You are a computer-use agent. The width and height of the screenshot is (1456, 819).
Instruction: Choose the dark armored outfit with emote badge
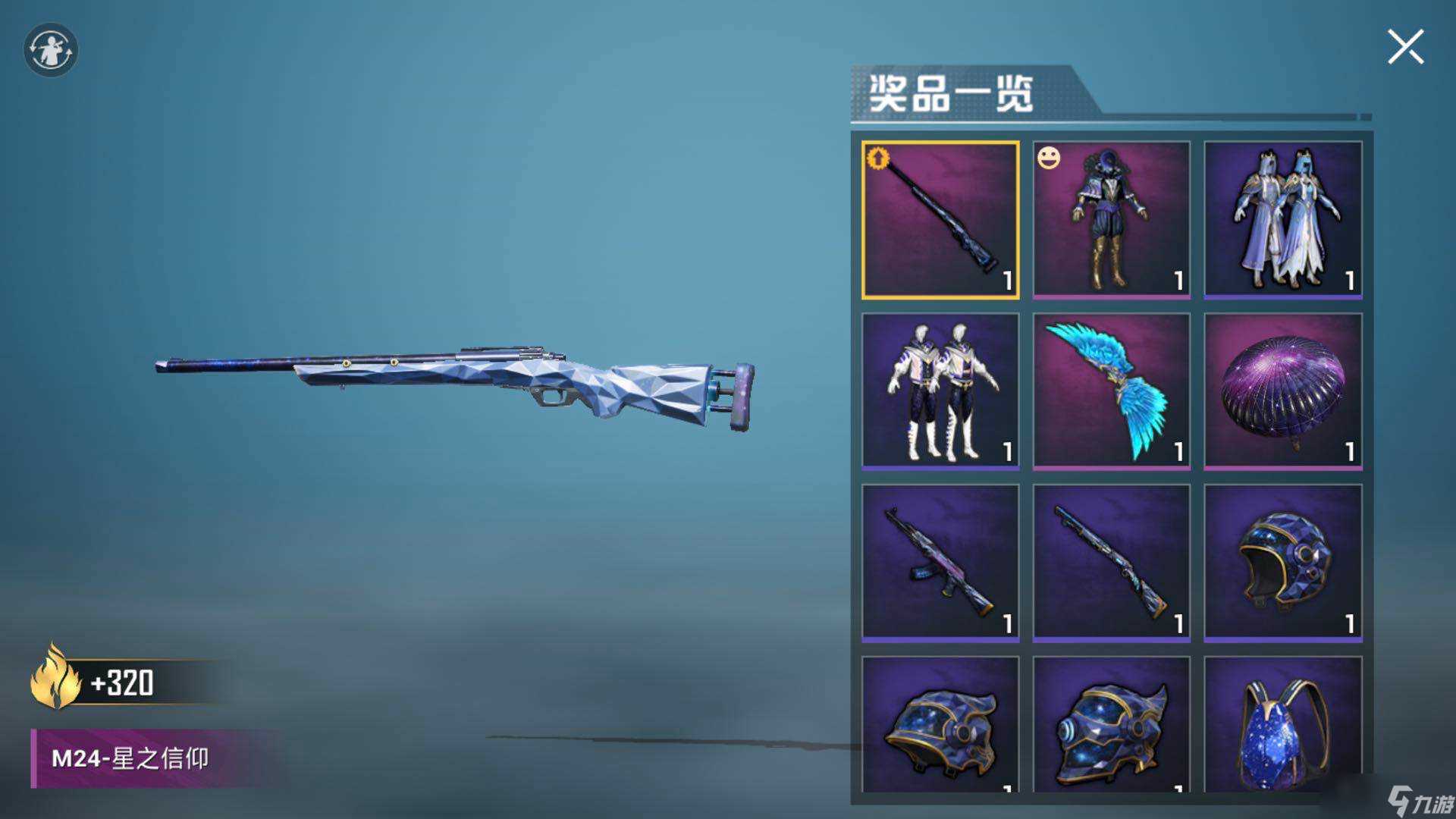1112,220
